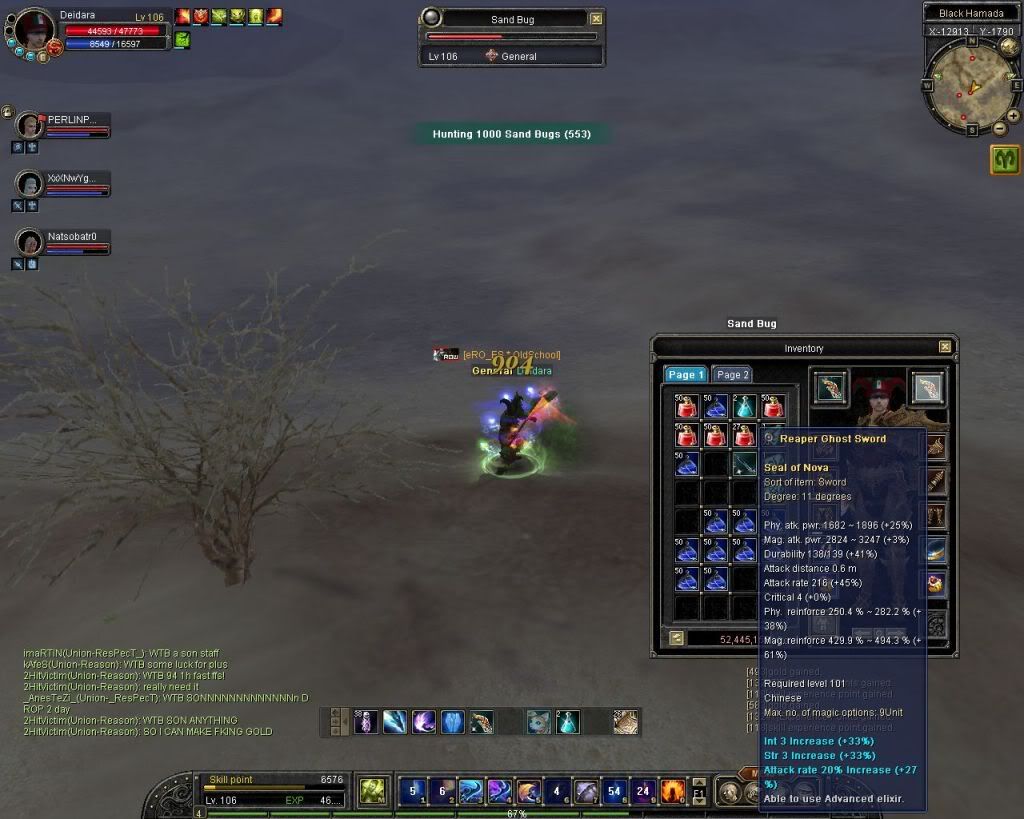
Task: Select inventory Page 1 tab
Action: [x=686, y=374]
